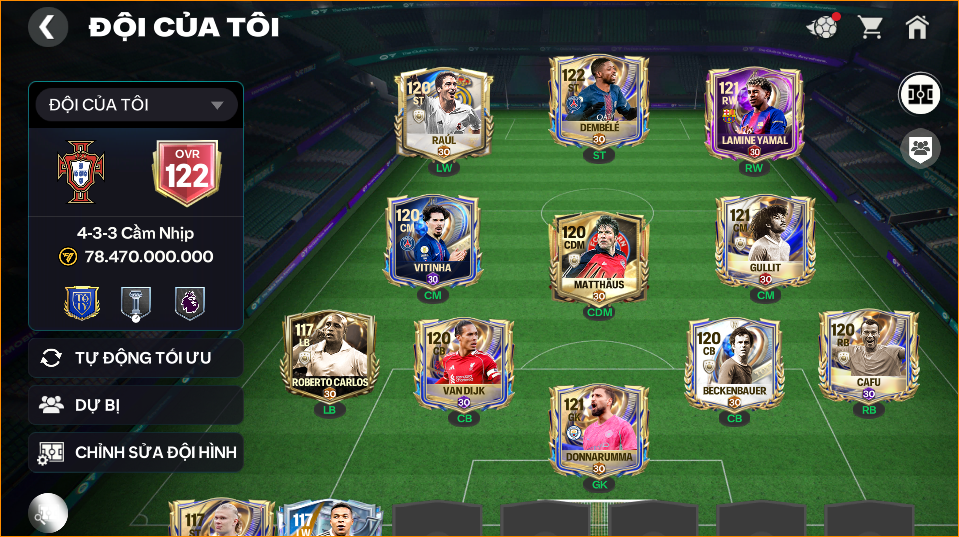Screen dimensions: 959x537
Task: Open the DỰ BỊ substitutes list
Action: point(136,405)
